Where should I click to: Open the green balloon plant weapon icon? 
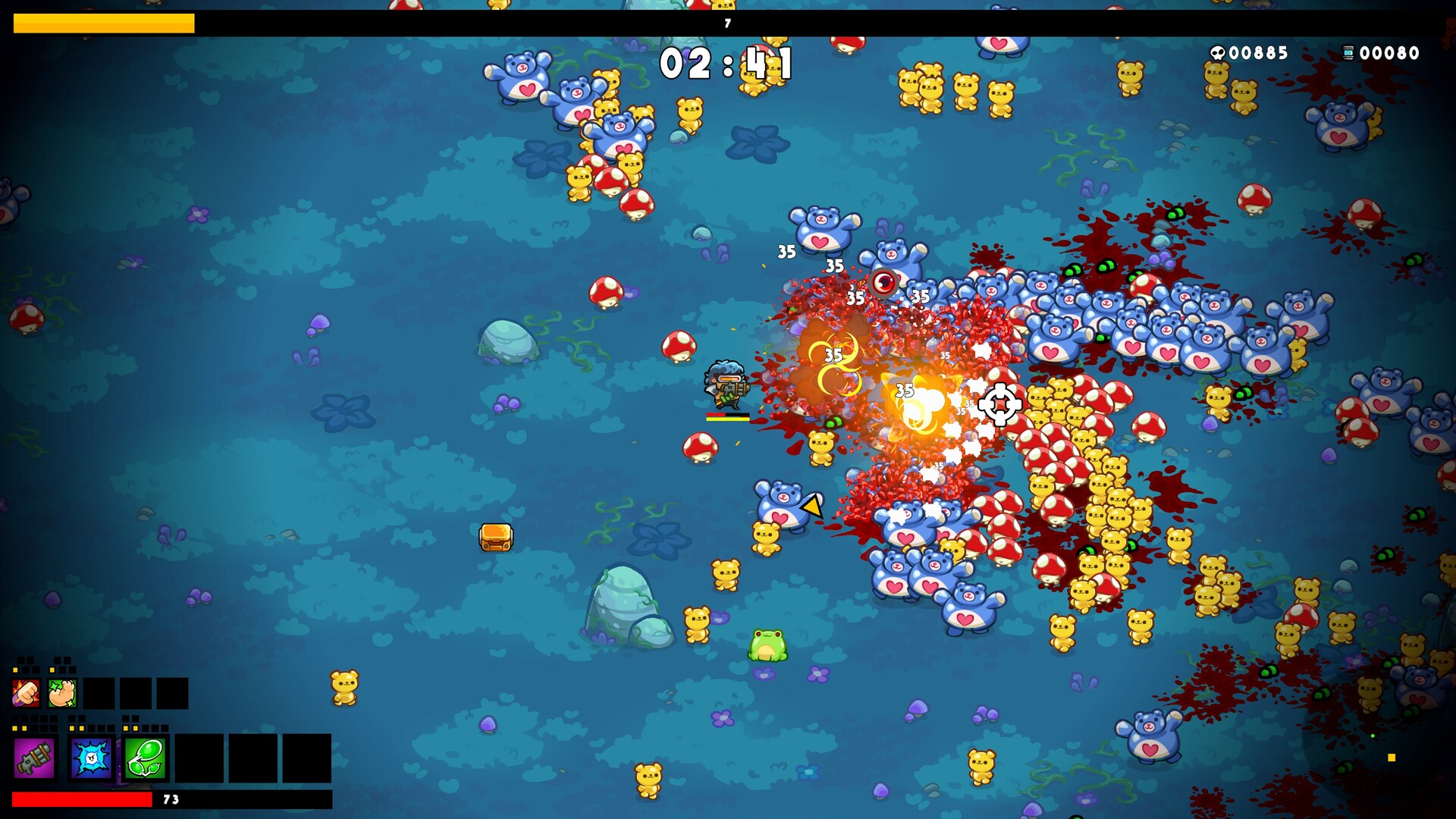coord(146,760)
